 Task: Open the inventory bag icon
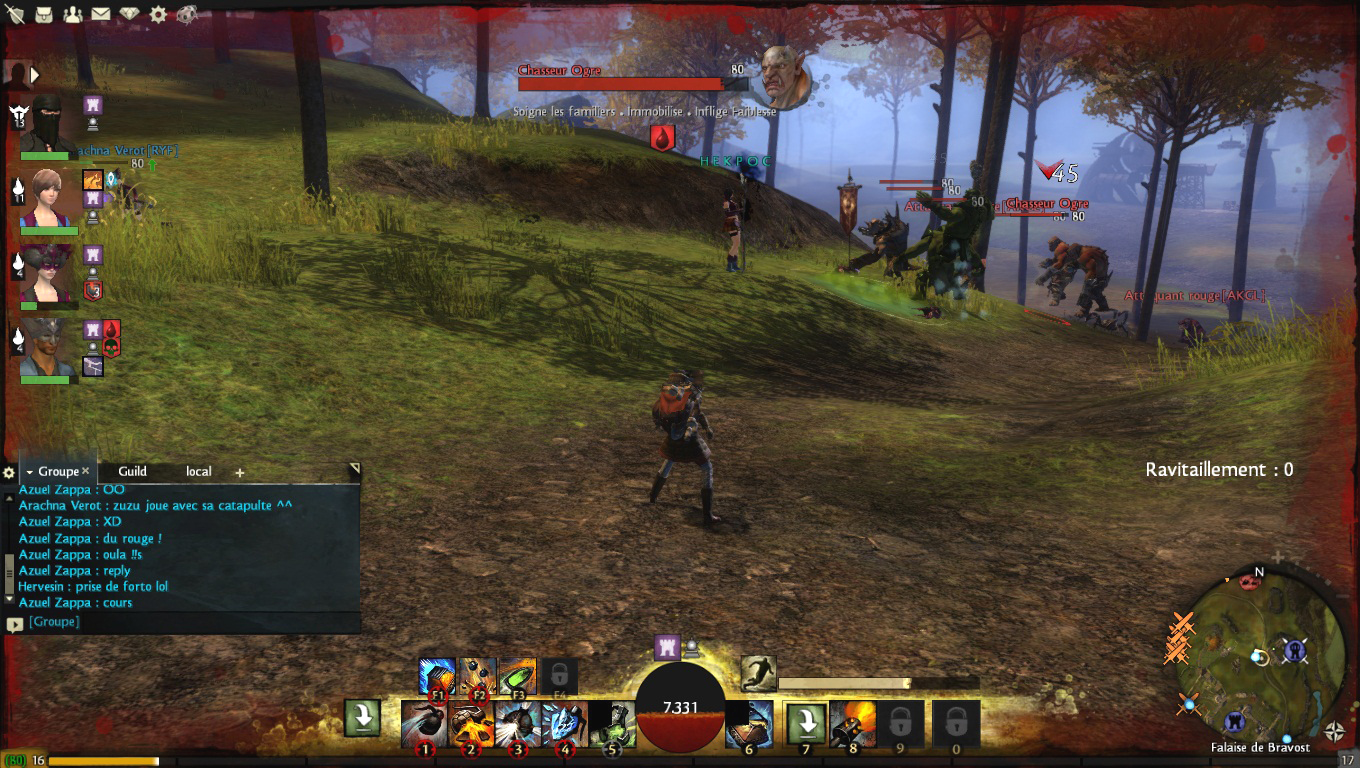pos(44,14)
